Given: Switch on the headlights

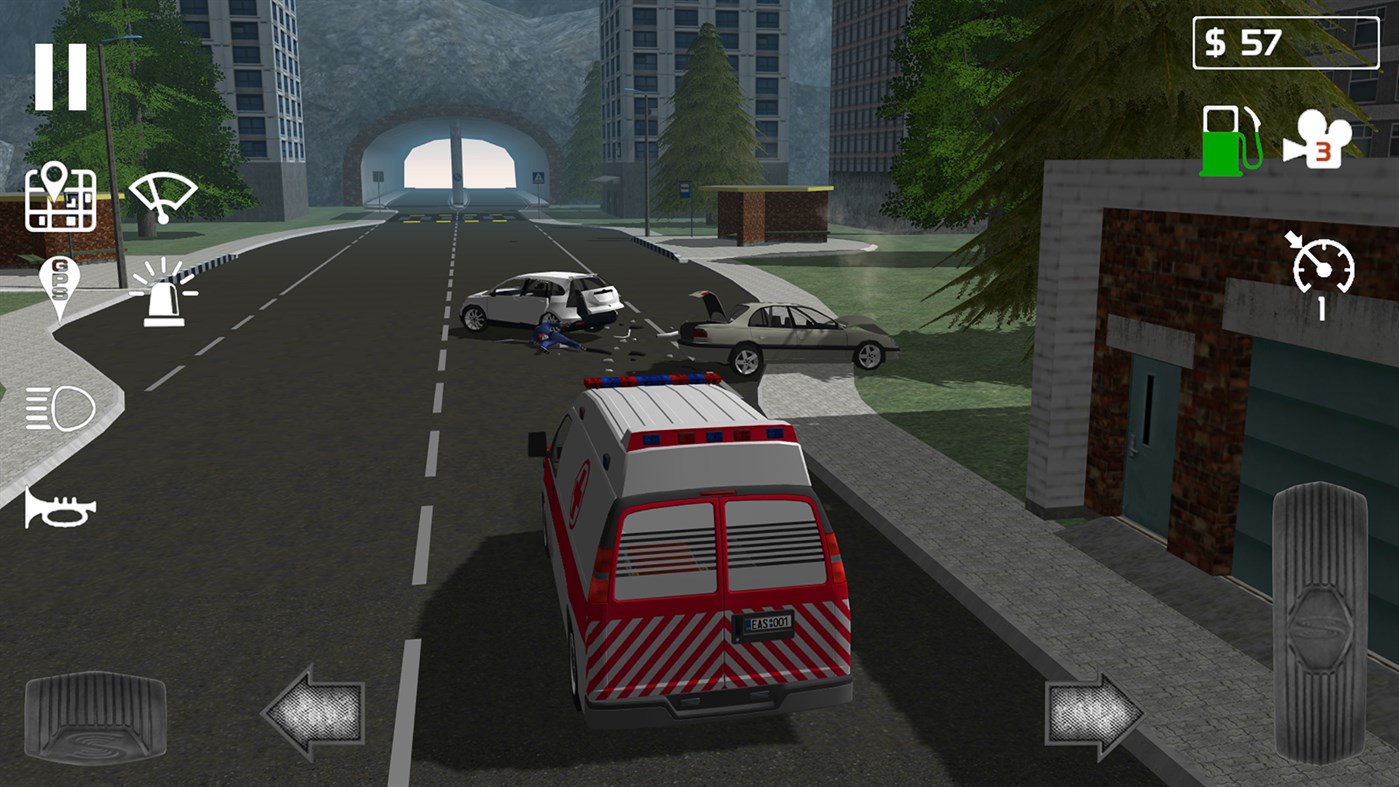Looking at the screenshot, I should point(61,406).
